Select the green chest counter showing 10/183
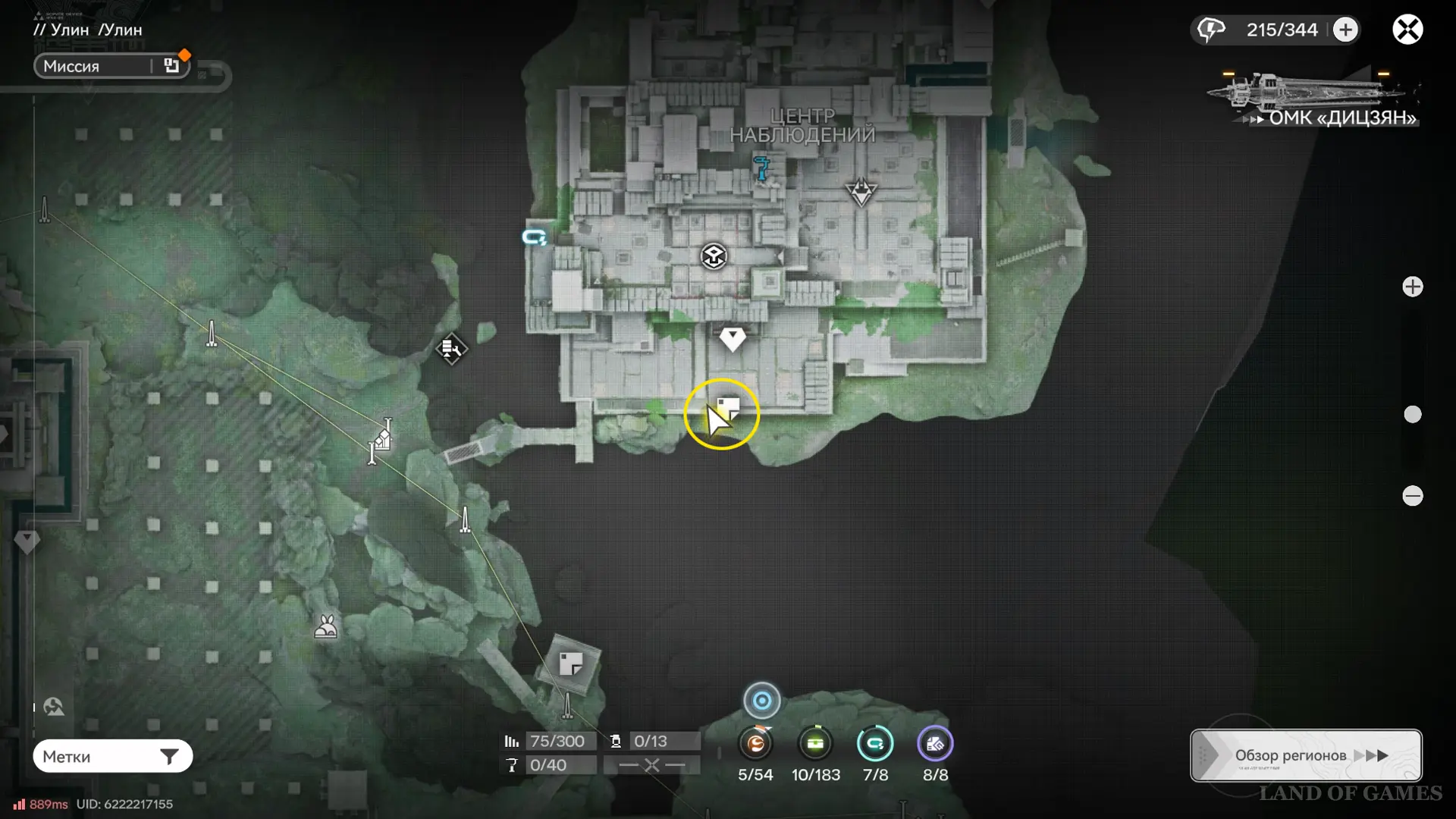The image size is (1456, 819). coord(815,744)
